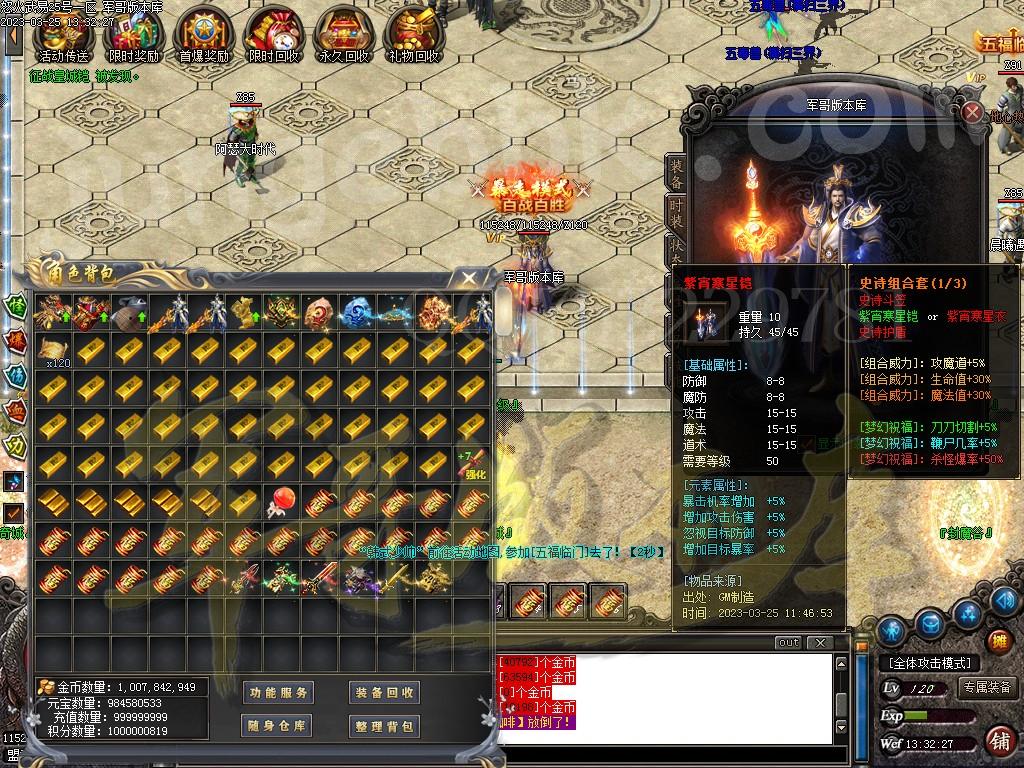Click the 功能服务 button in the bag
Viewport: 1024px width, 768px height.
click(x=277, y=692)
